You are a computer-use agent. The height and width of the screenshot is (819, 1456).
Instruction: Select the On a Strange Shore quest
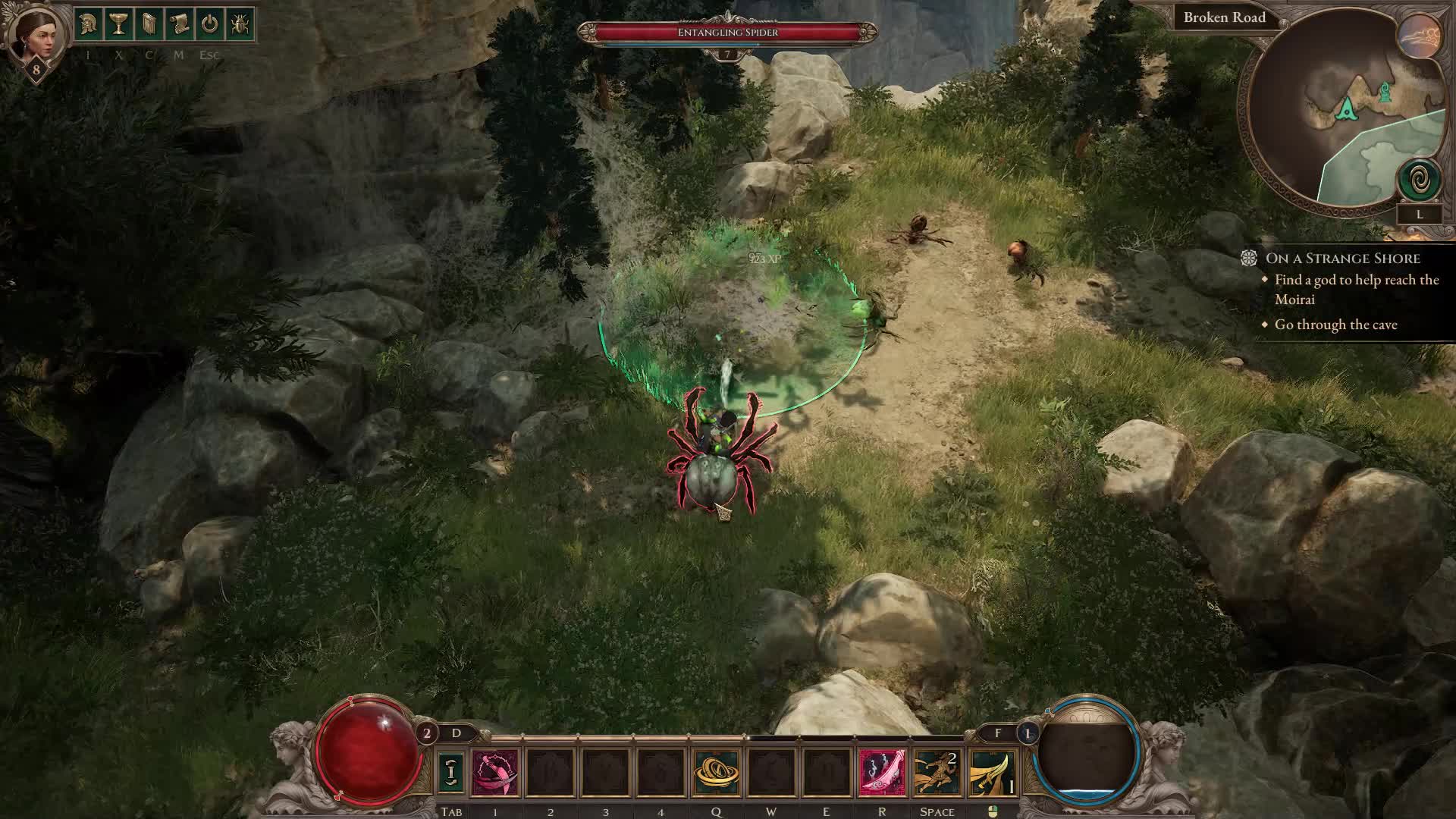click(x=1342, y=259)
